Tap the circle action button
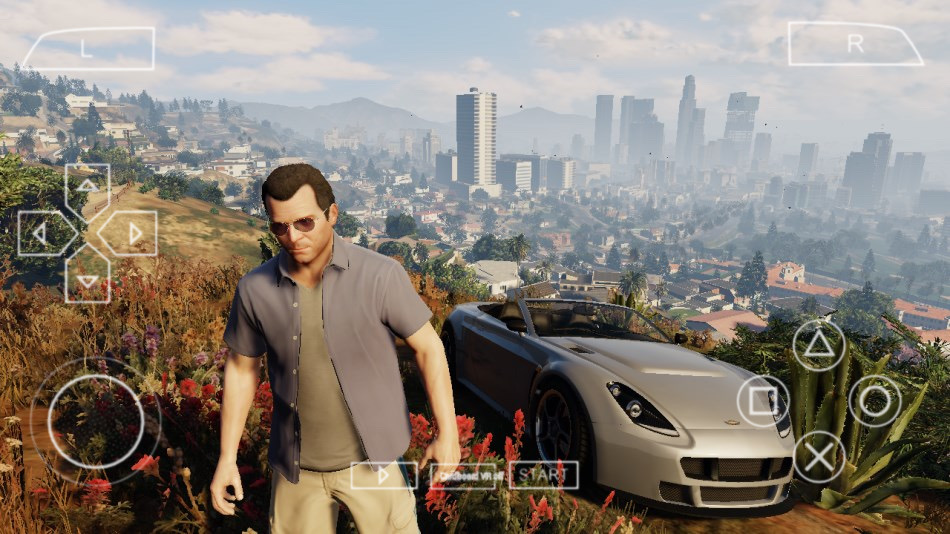Viewport: 950px width, 534px height. tap(875, 401)
